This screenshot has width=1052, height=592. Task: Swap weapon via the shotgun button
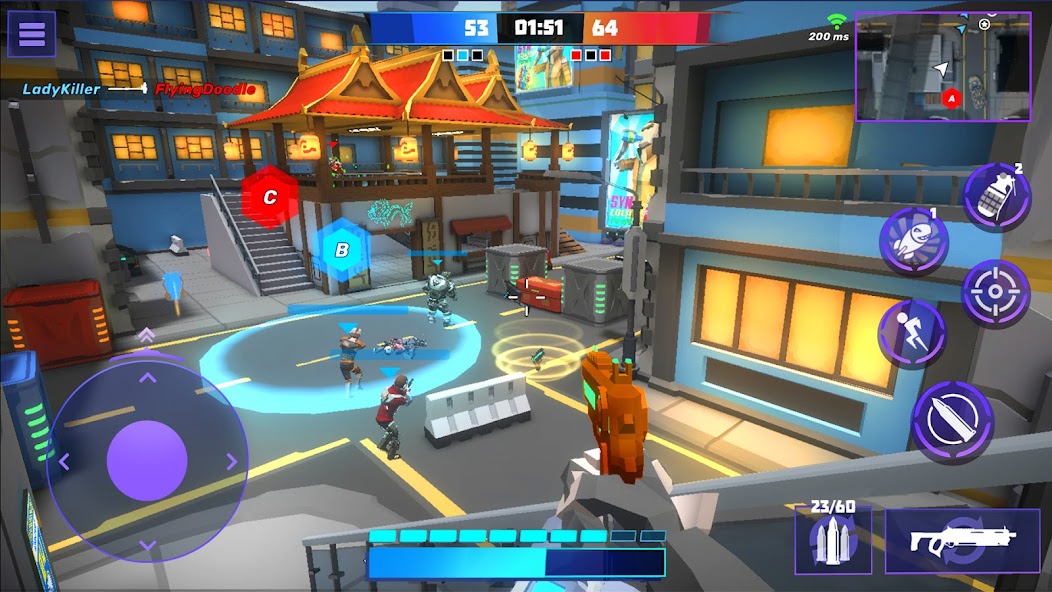962,540
